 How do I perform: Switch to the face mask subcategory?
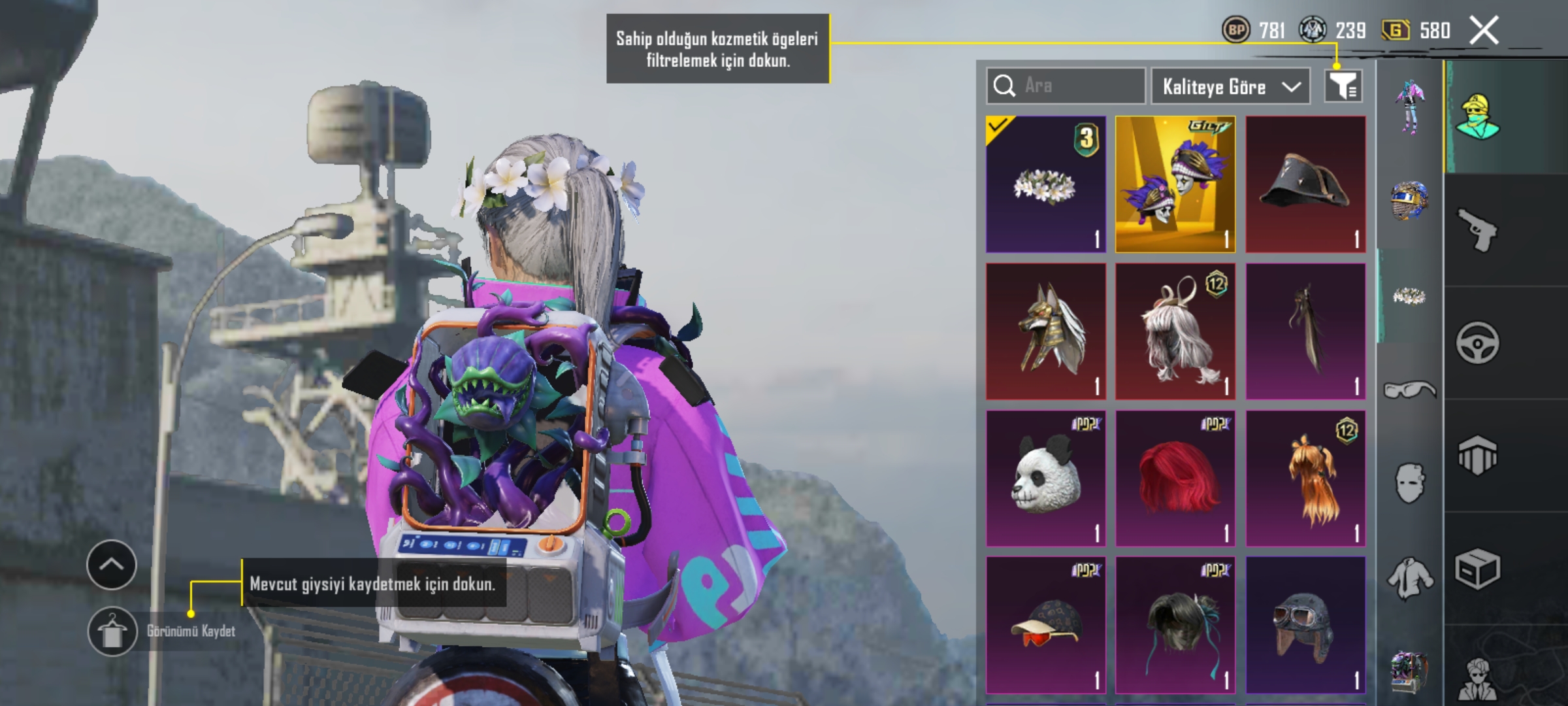pyautogui.click(x=1409, y=483)
